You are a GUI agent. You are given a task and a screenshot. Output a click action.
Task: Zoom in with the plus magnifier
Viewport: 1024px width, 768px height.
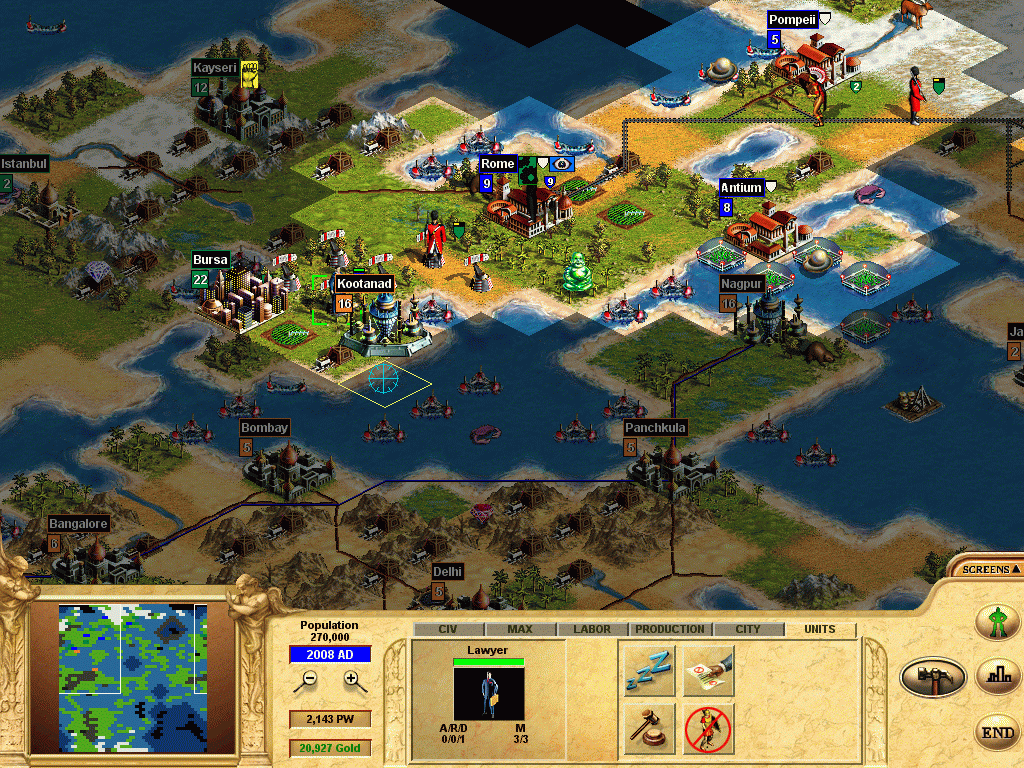(x=352, y=679)
